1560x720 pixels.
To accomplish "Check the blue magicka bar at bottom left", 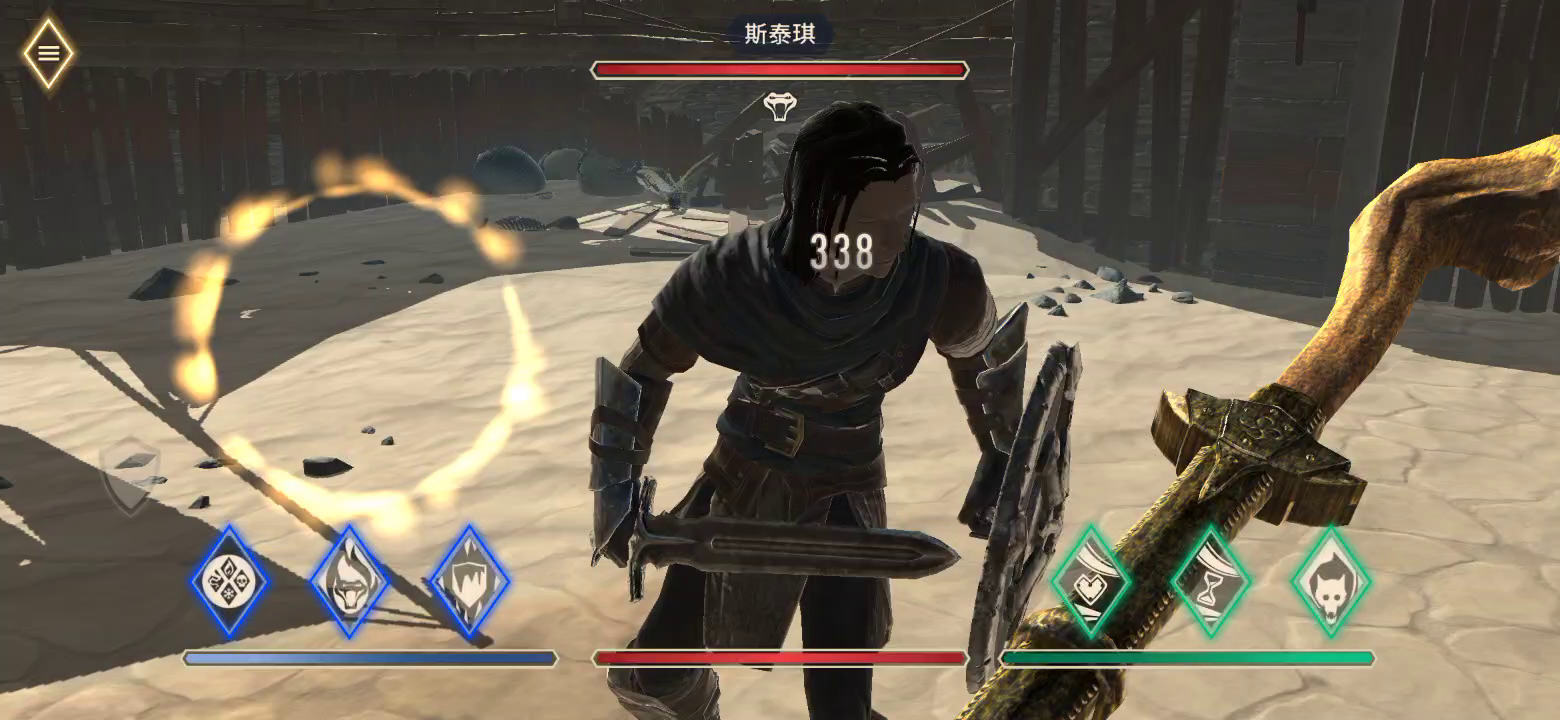I will click(x=370, y=658).
